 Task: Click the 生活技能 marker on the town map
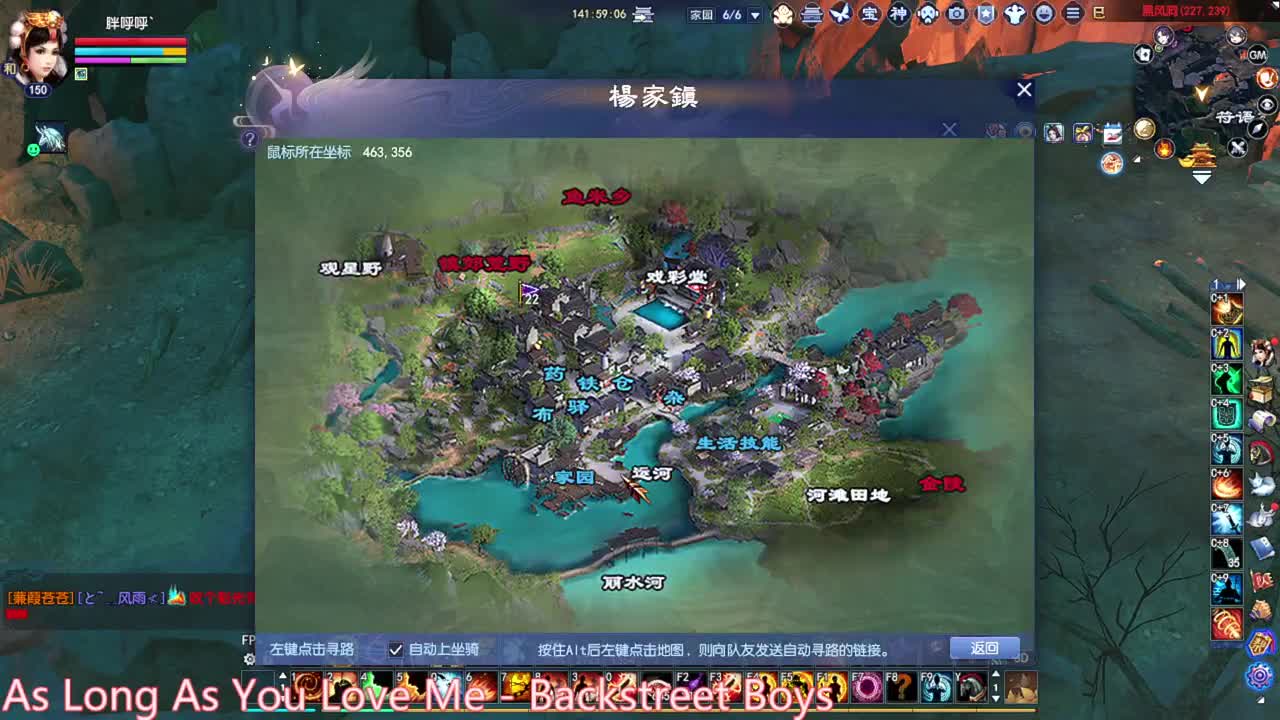(x=737, y=444)
